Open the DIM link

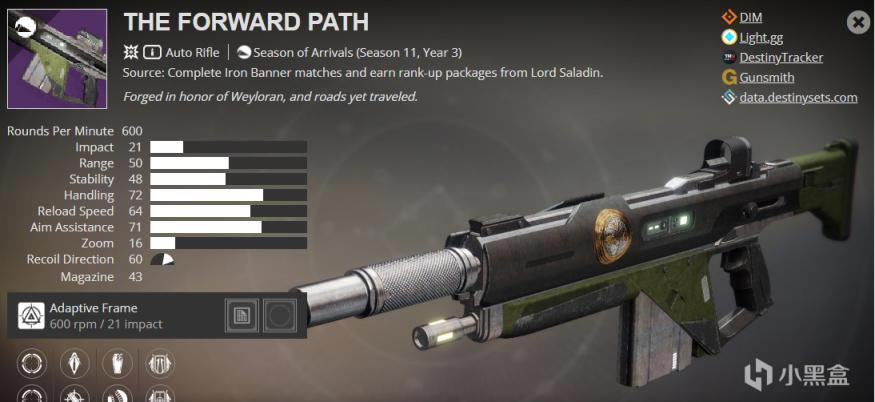tap(750, 17)
